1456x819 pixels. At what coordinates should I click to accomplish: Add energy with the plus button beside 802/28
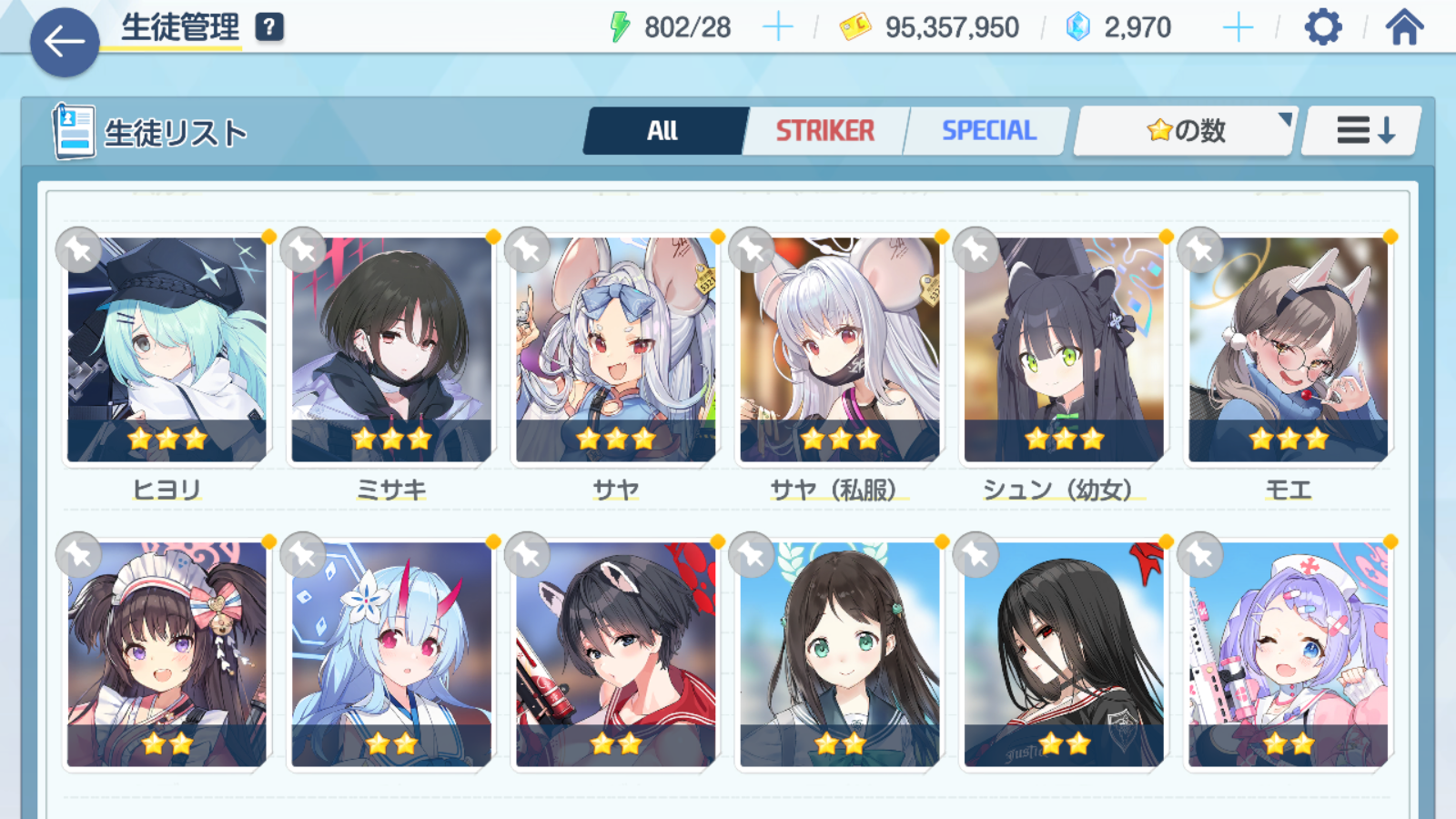click(777, 27)
